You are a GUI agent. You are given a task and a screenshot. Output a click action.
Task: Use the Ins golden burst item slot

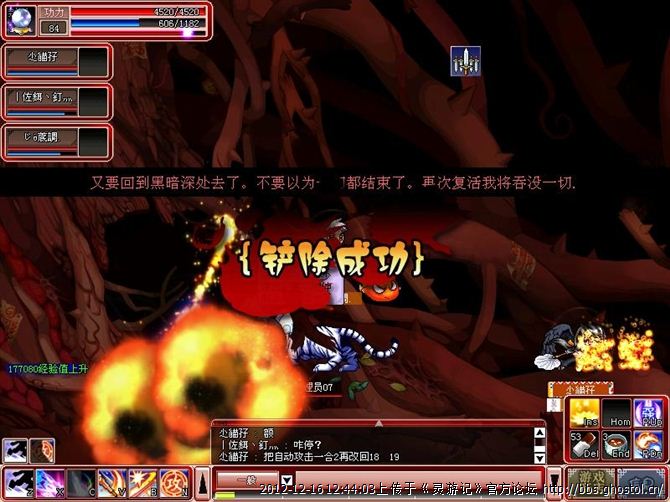point(585,414)
